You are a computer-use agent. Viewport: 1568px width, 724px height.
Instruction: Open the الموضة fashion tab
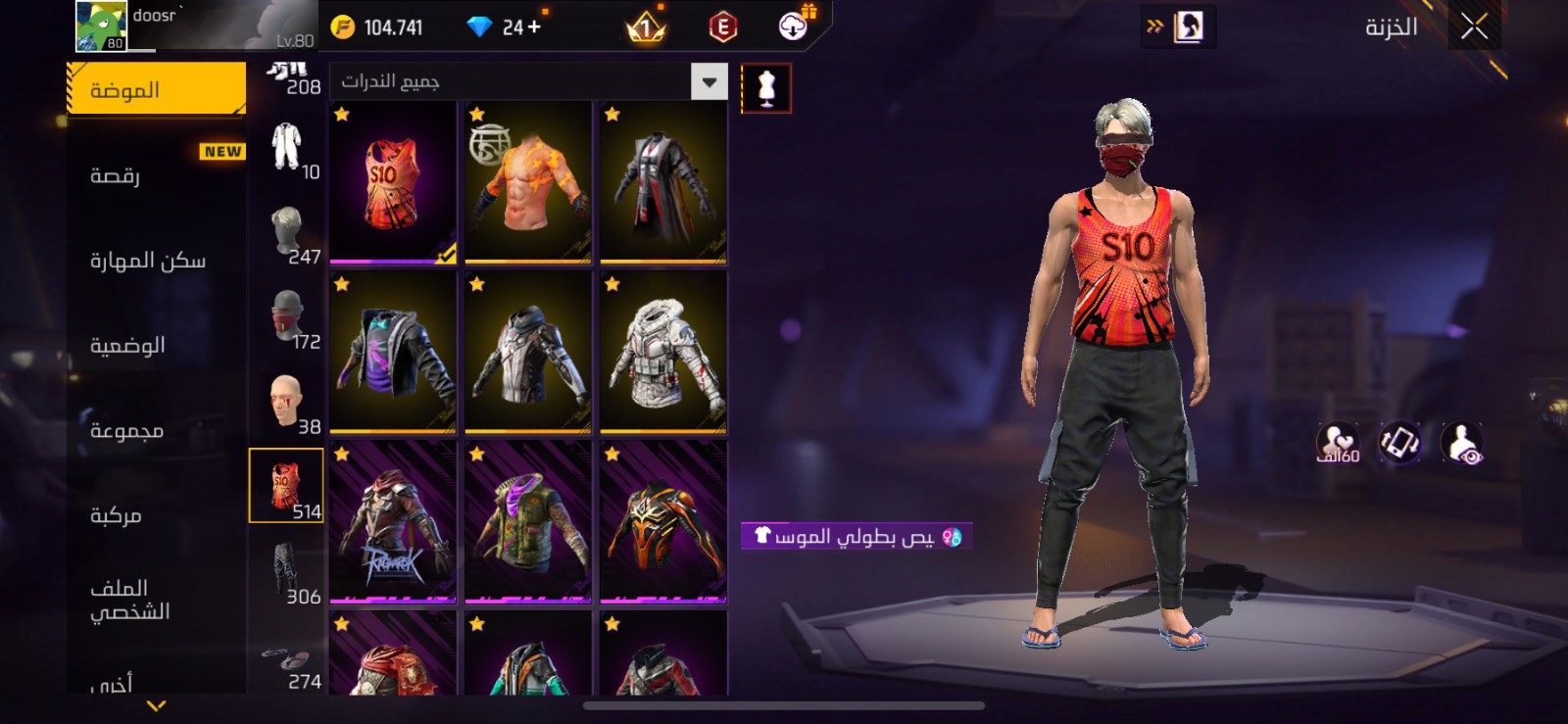[157, 90]
